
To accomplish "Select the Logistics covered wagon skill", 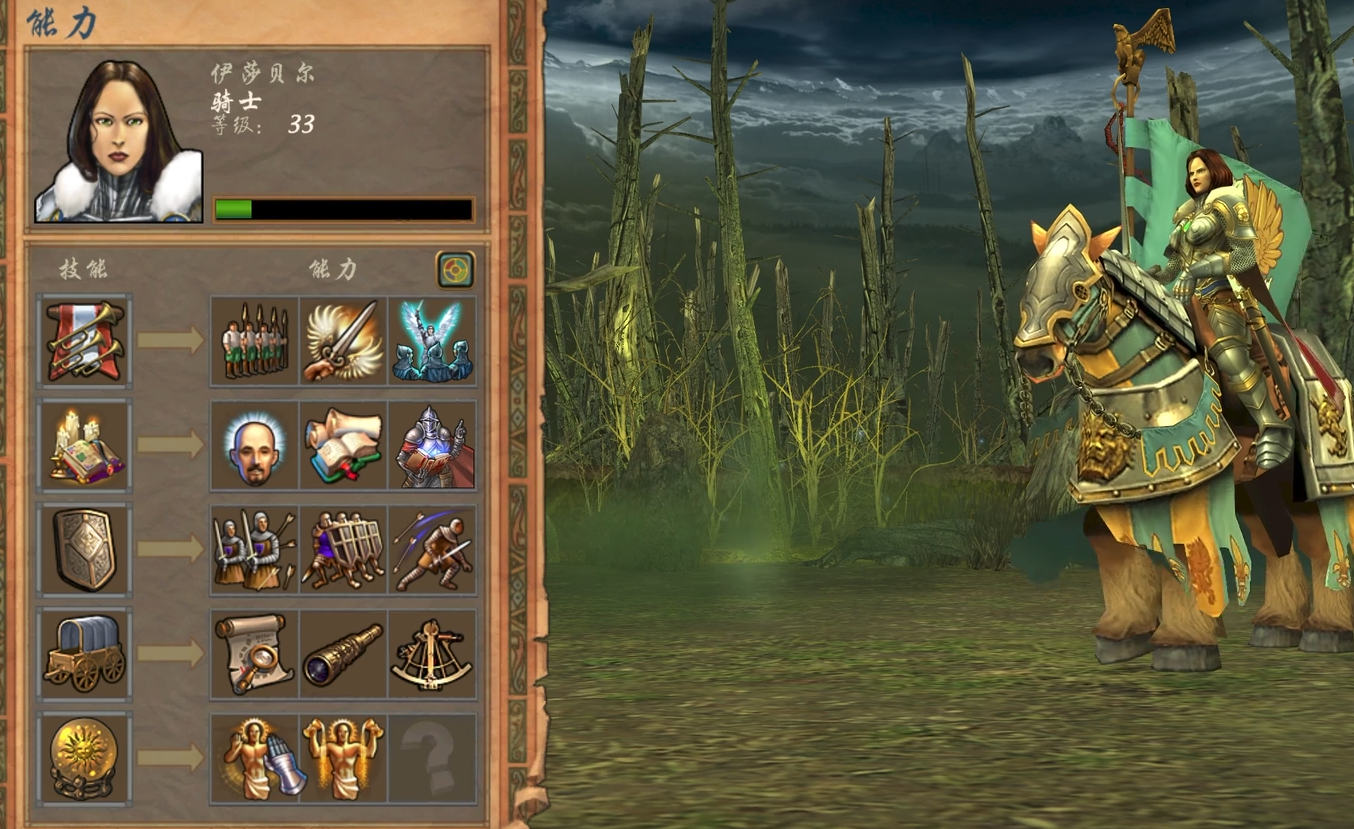I will [84, 654].
